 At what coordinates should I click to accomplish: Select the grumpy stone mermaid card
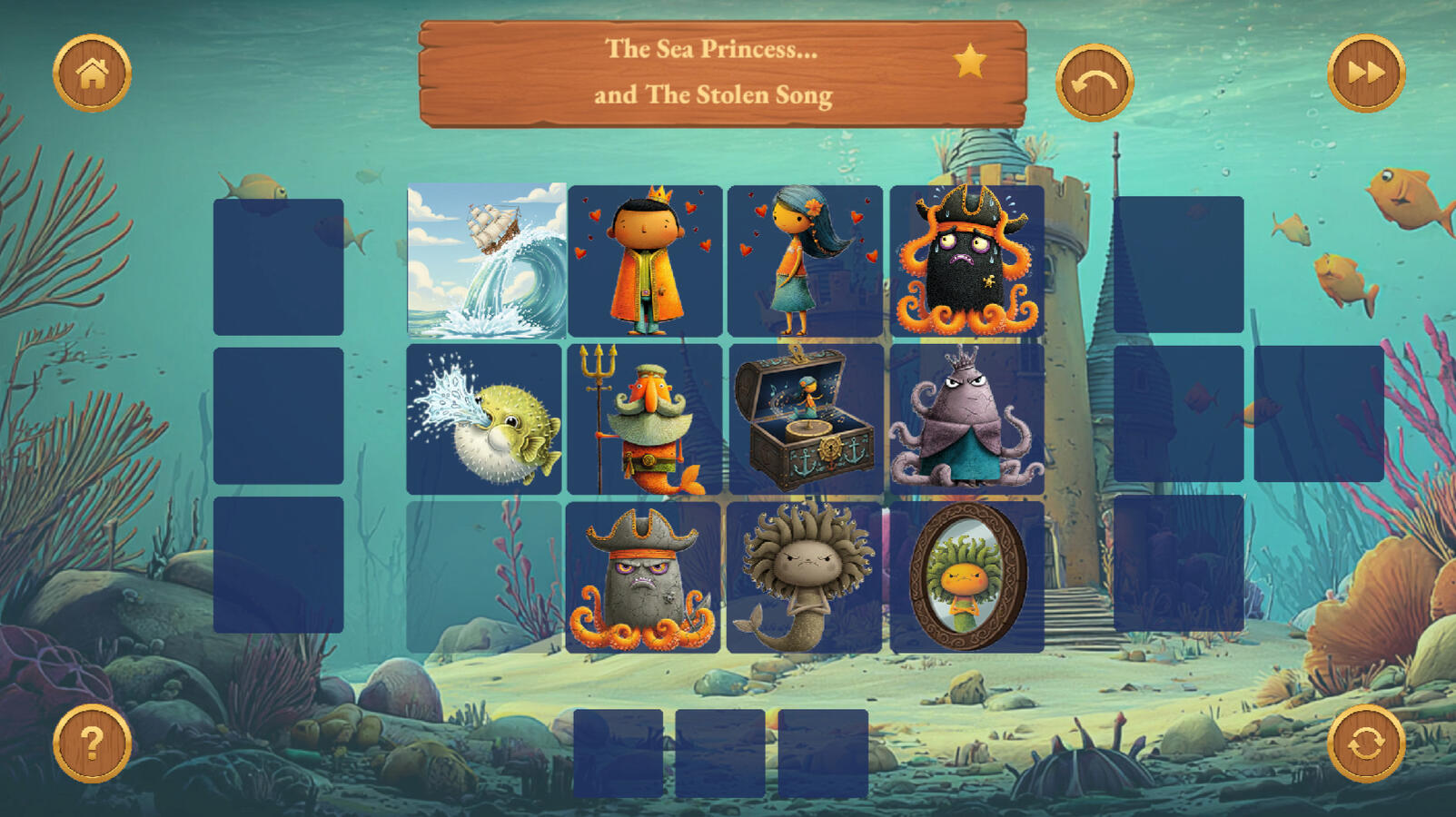point(804,577)
